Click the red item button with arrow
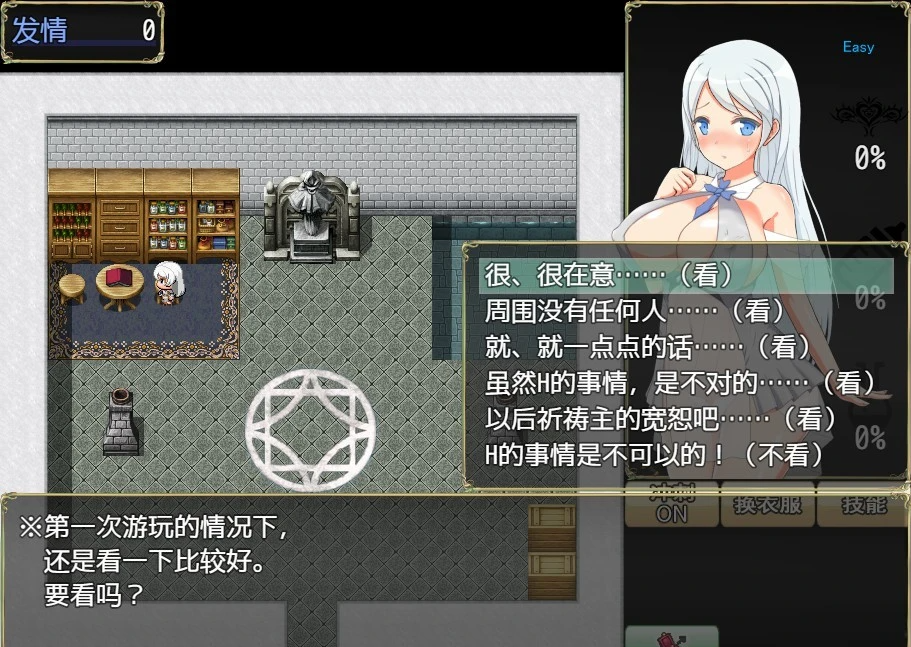 click(671, 637)
